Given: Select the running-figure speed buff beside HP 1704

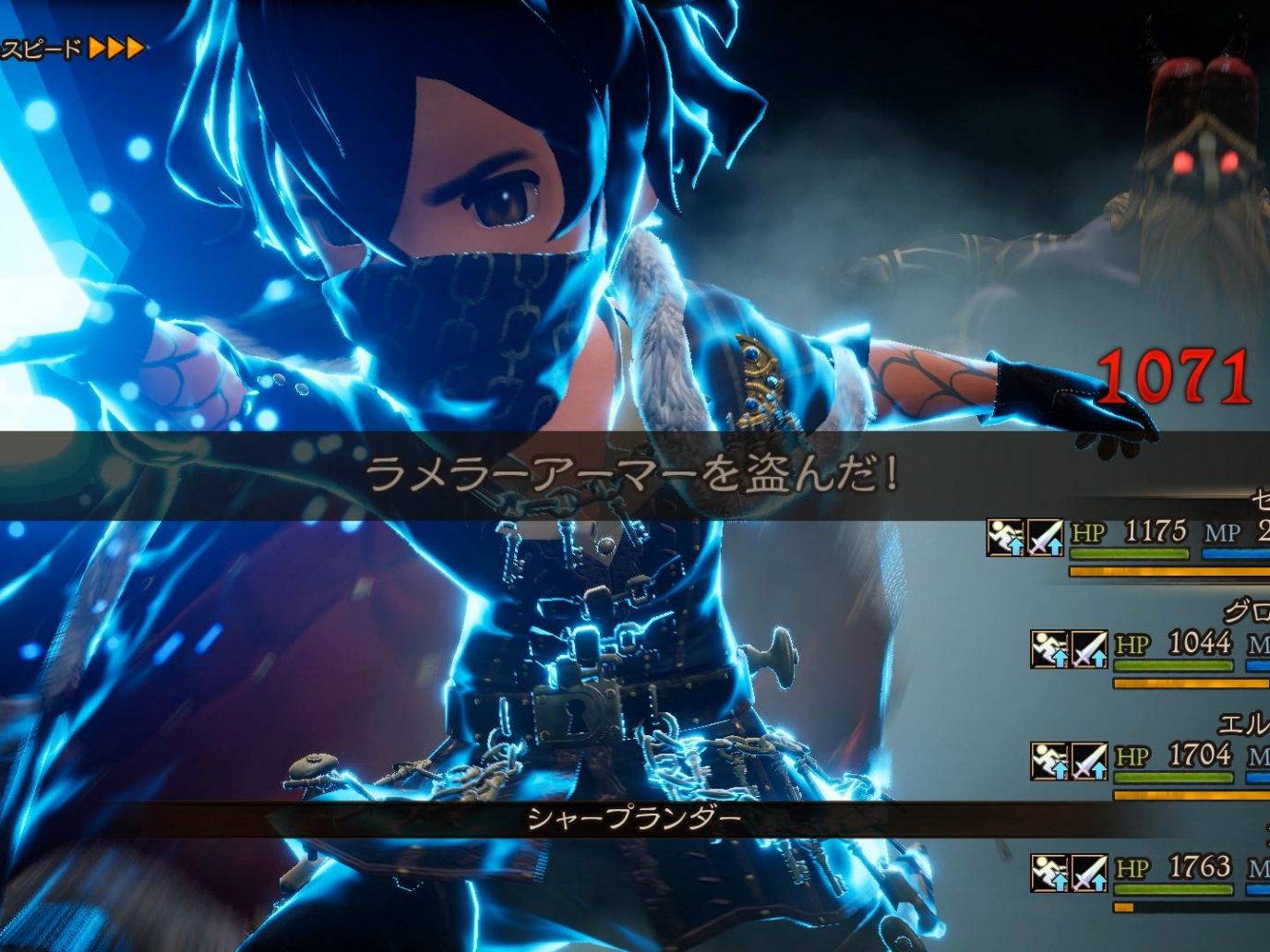Looking at the screenshot, I should [x=1049, y=761].
